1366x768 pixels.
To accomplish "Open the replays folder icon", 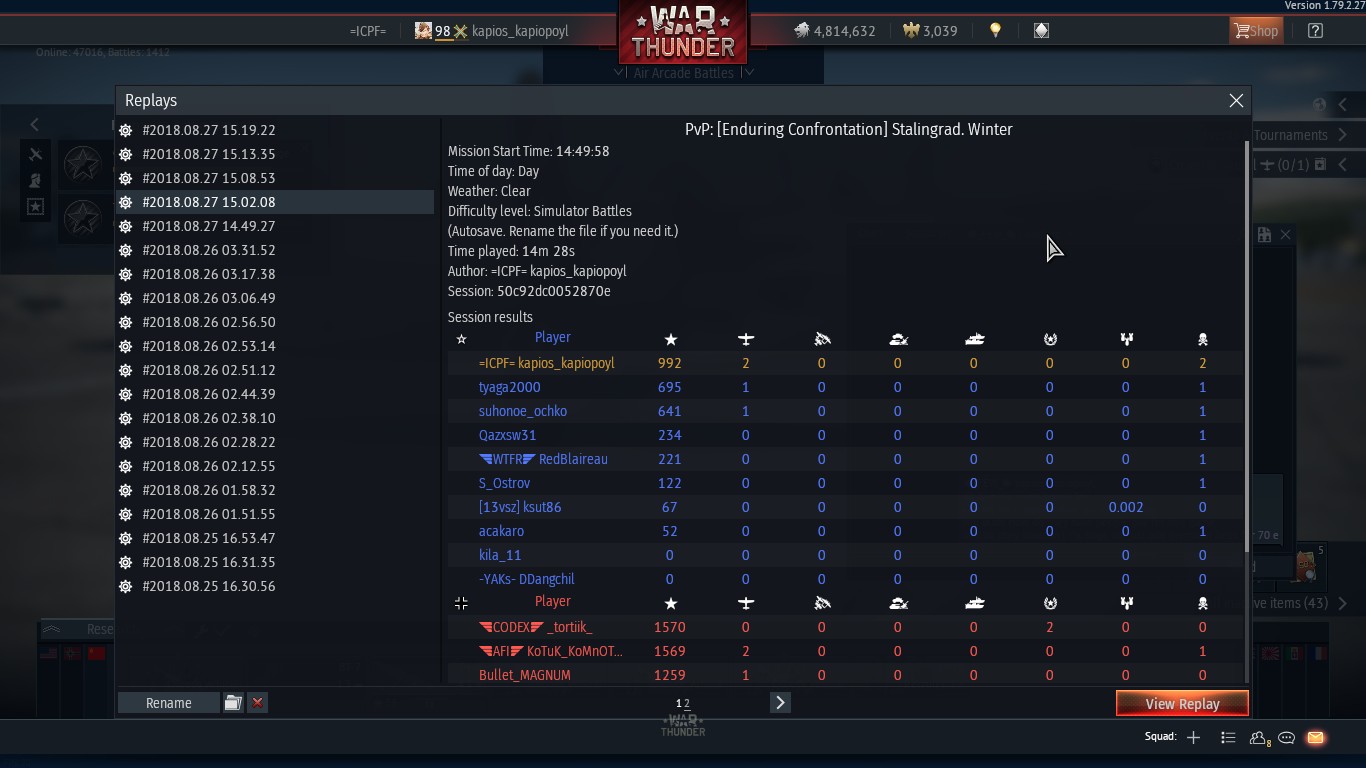I will point(233,703).
